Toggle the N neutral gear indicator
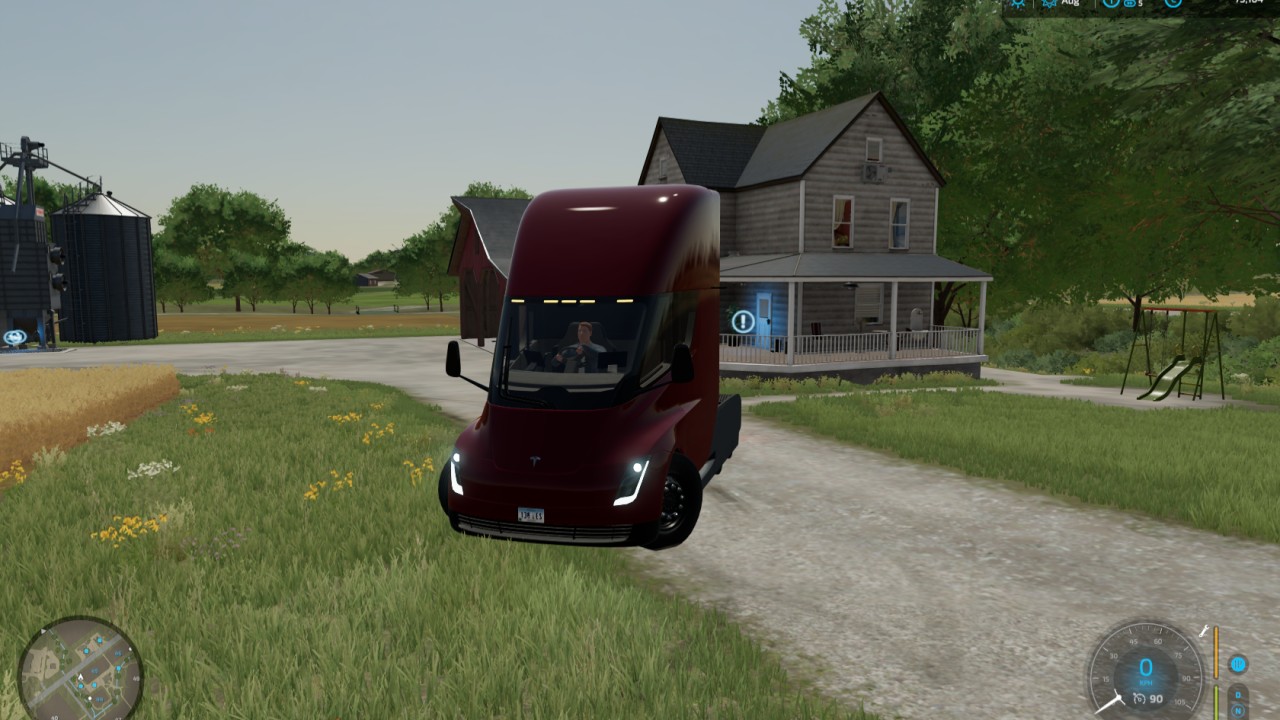This screenshot has height=720, width=1280. [x=1238, y=710]
